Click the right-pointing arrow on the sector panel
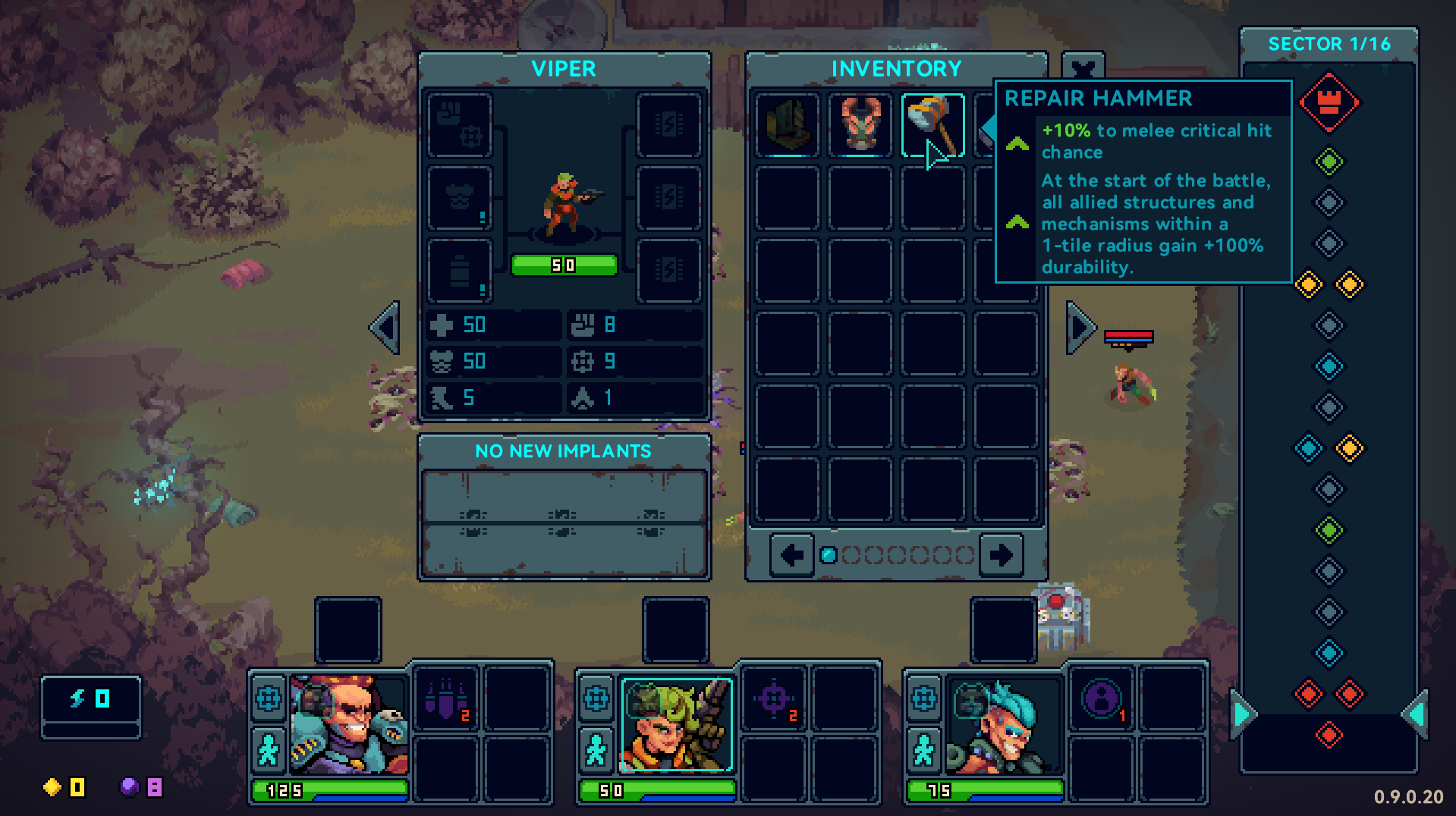The height and width of the screenshot is (816, 1456). pyautogui.click(x=1243, y=714)
